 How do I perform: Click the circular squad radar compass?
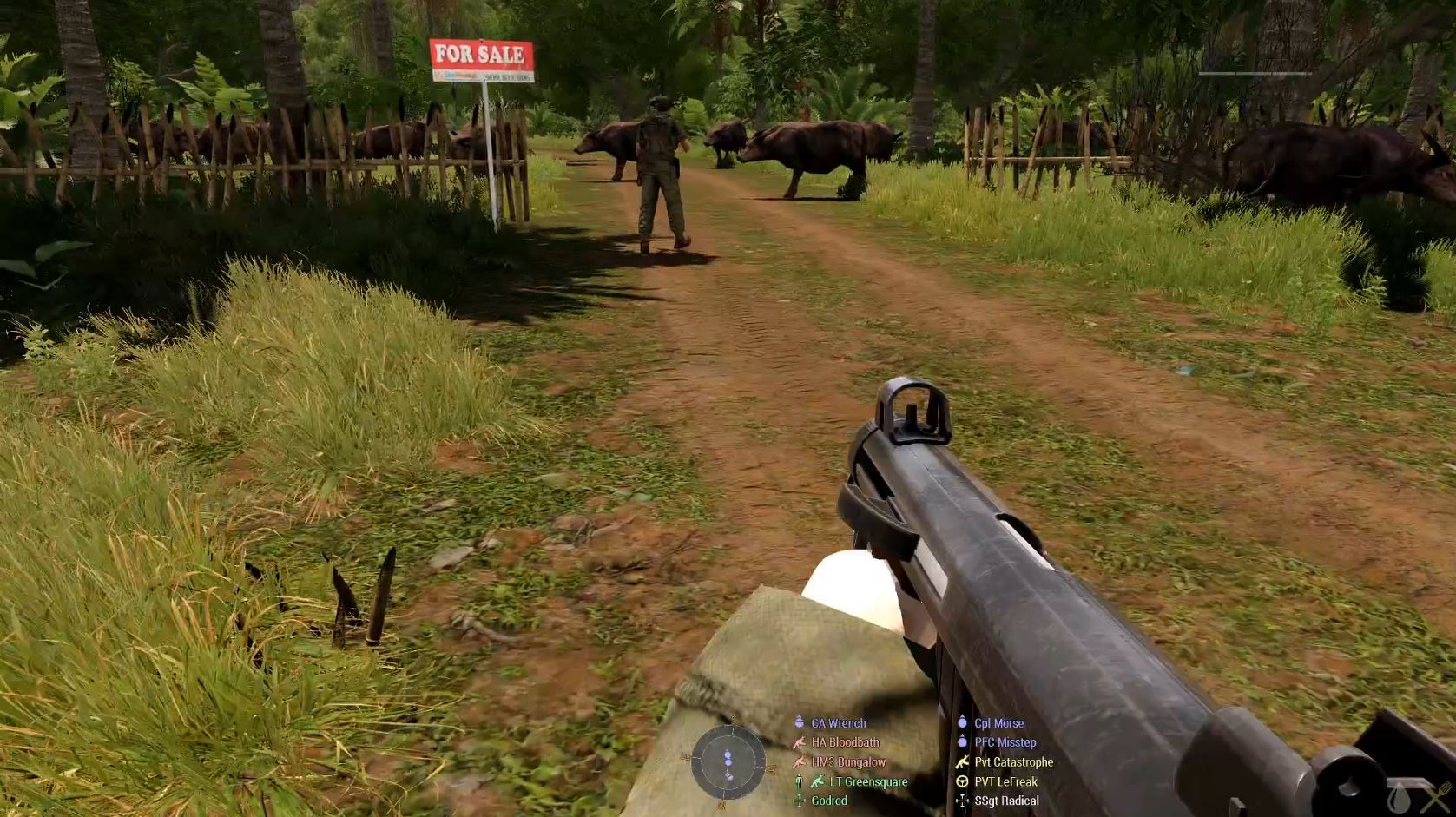tap(728, 762)
